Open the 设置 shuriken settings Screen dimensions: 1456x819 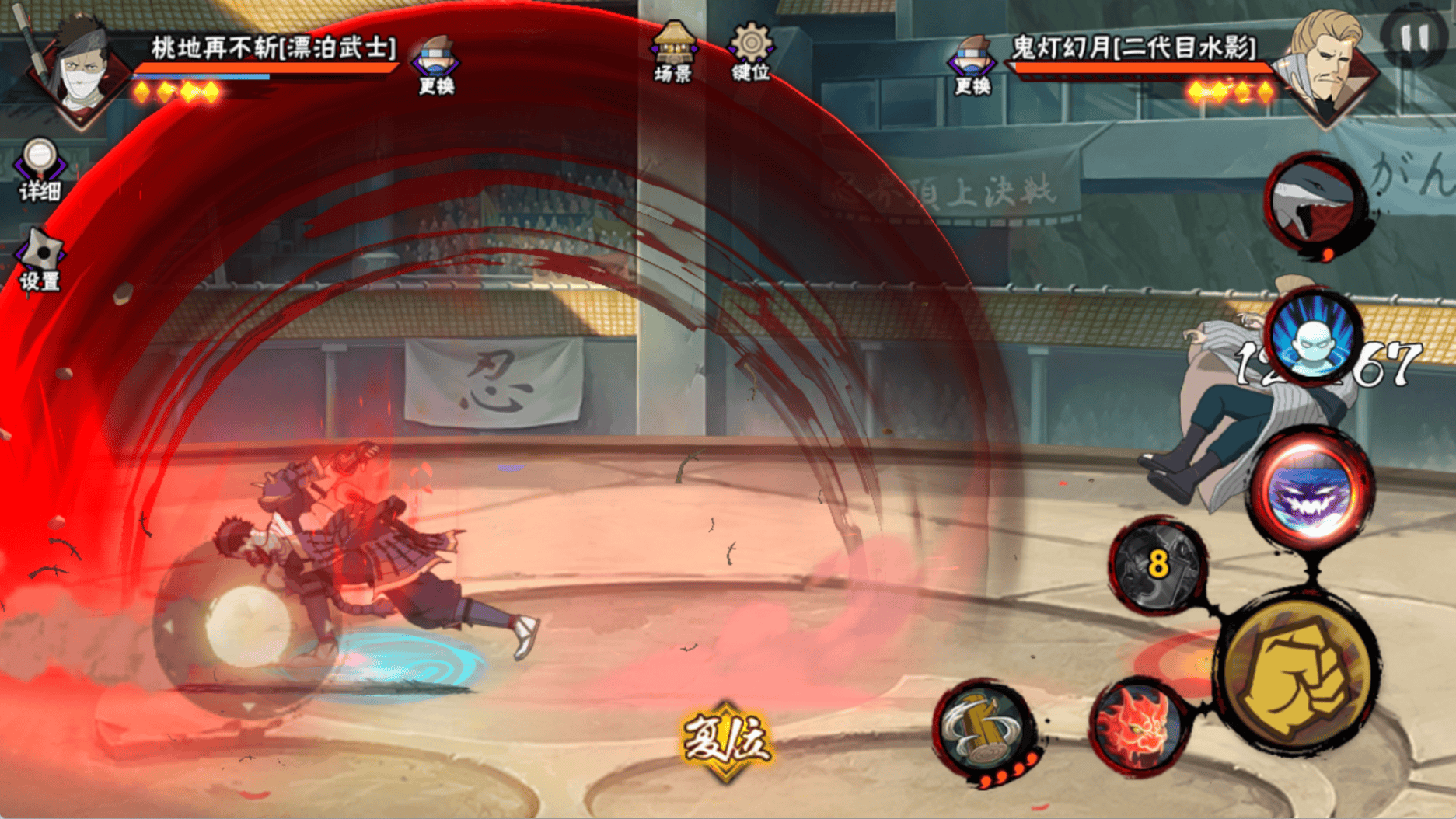pos(40,260)
